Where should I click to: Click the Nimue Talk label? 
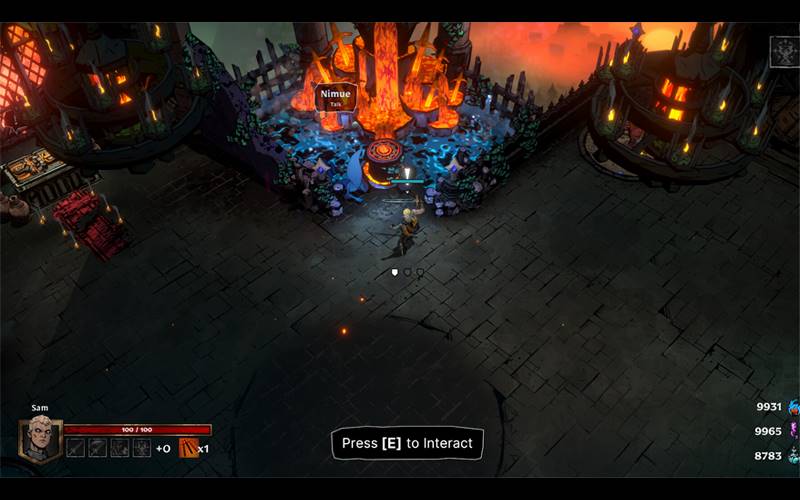point(335,97)
